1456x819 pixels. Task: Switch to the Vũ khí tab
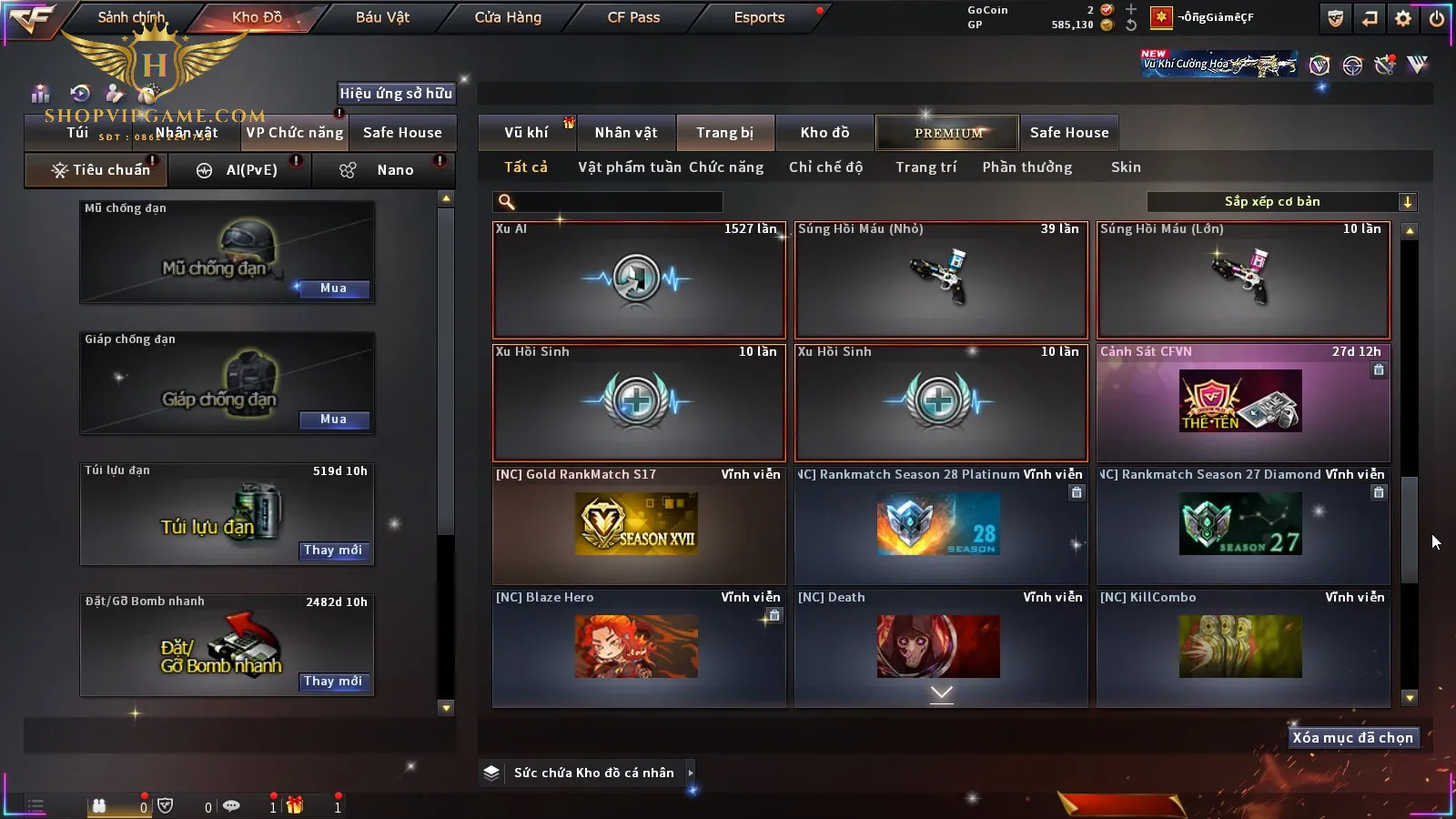[x=526, y=133]
